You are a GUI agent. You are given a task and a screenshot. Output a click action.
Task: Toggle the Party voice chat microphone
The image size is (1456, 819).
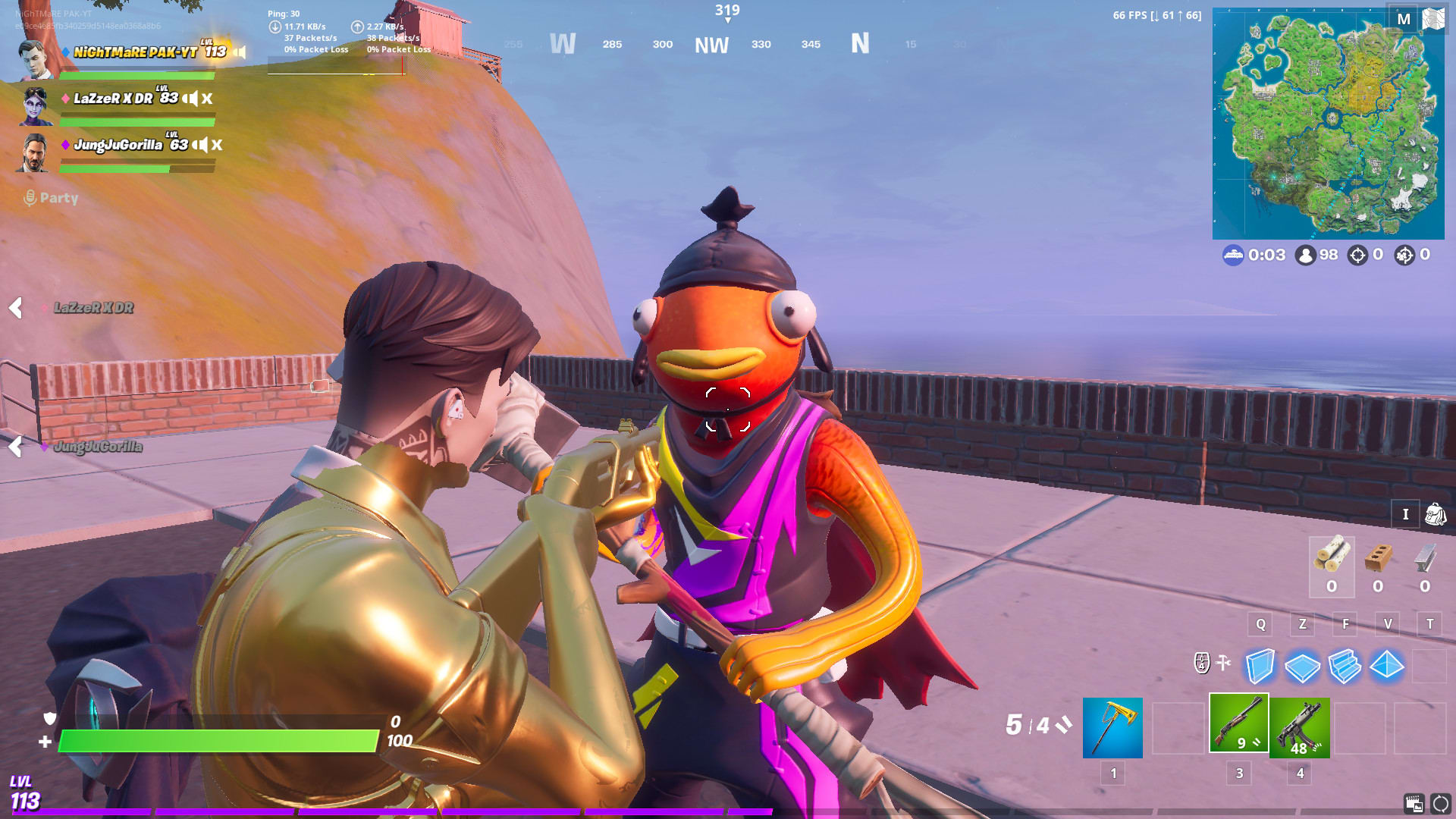coord(30,198)
